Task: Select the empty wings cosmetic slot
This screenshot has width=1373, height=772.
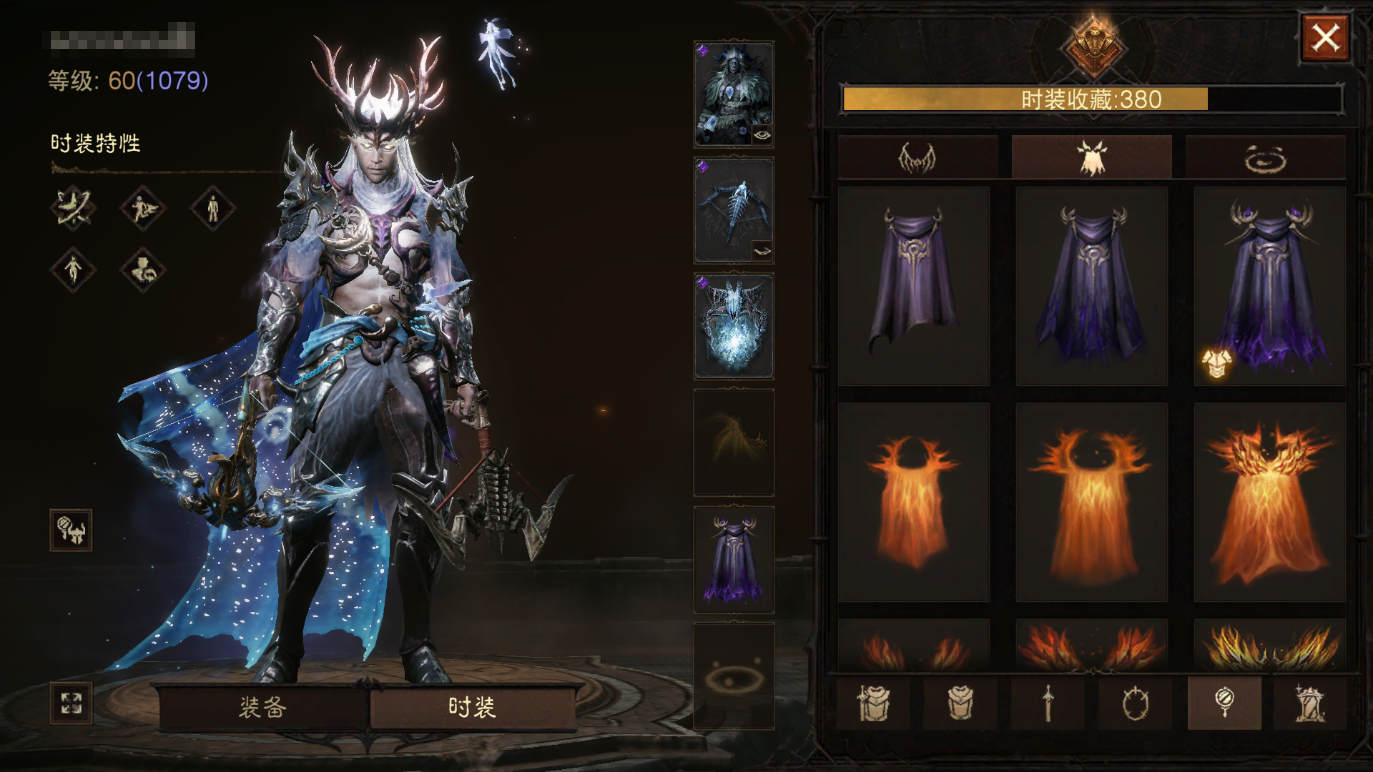Action: click(733, 442)
